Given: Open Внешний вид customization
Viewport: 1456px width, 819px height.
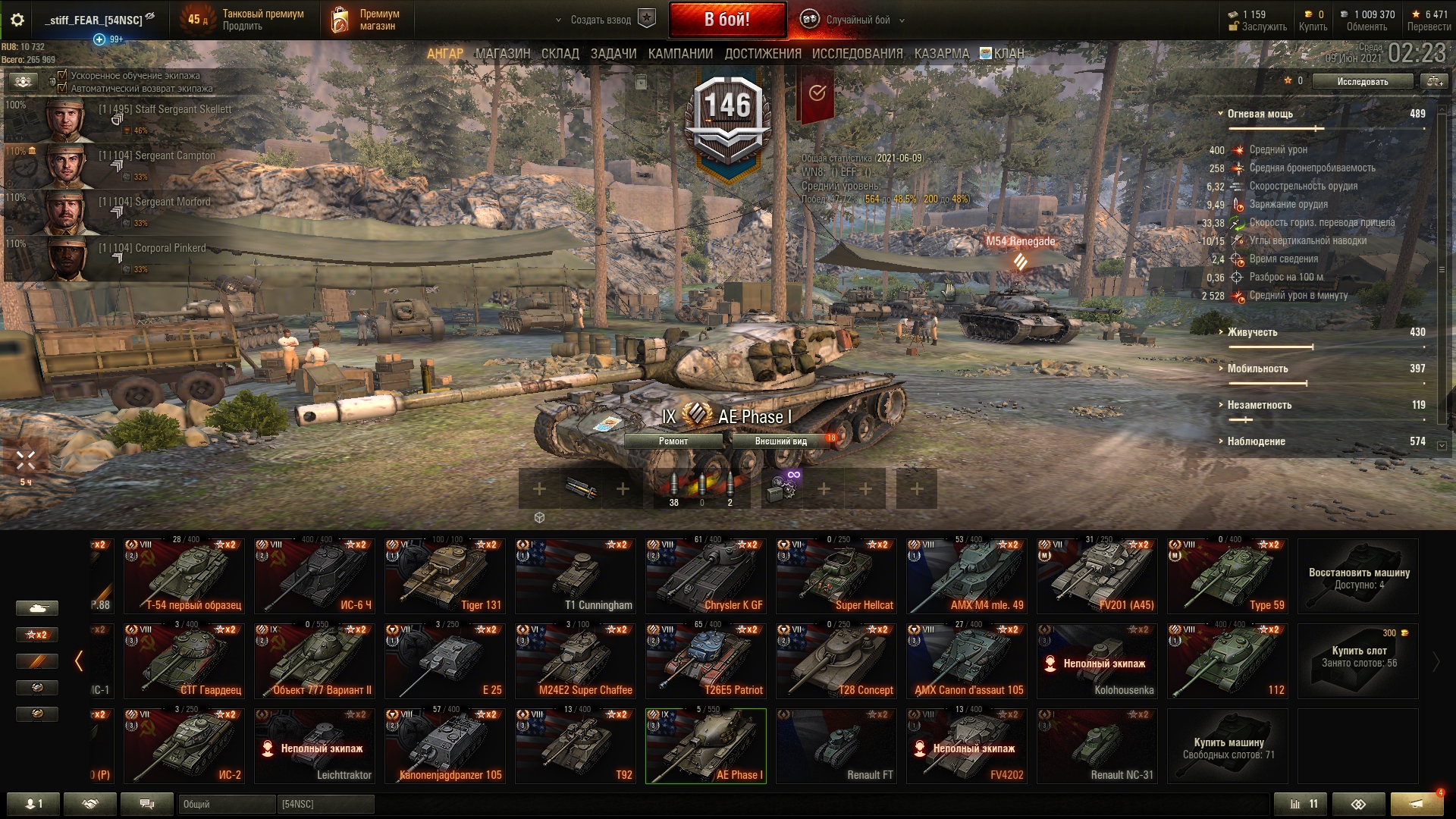Looking at the screenshot, I should 780,441.
